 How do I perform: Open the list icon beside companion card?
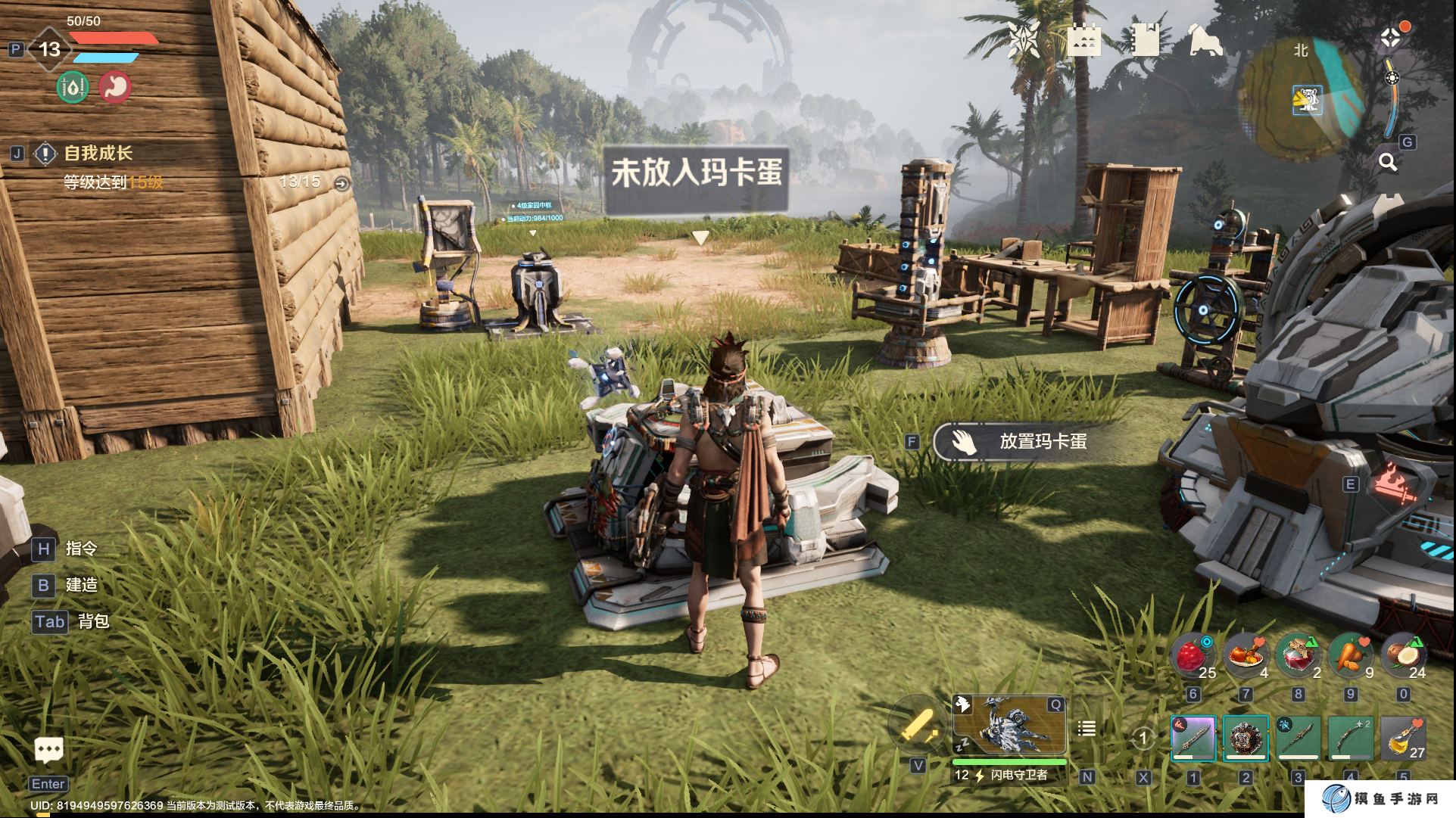click(x=1087, y=729)
